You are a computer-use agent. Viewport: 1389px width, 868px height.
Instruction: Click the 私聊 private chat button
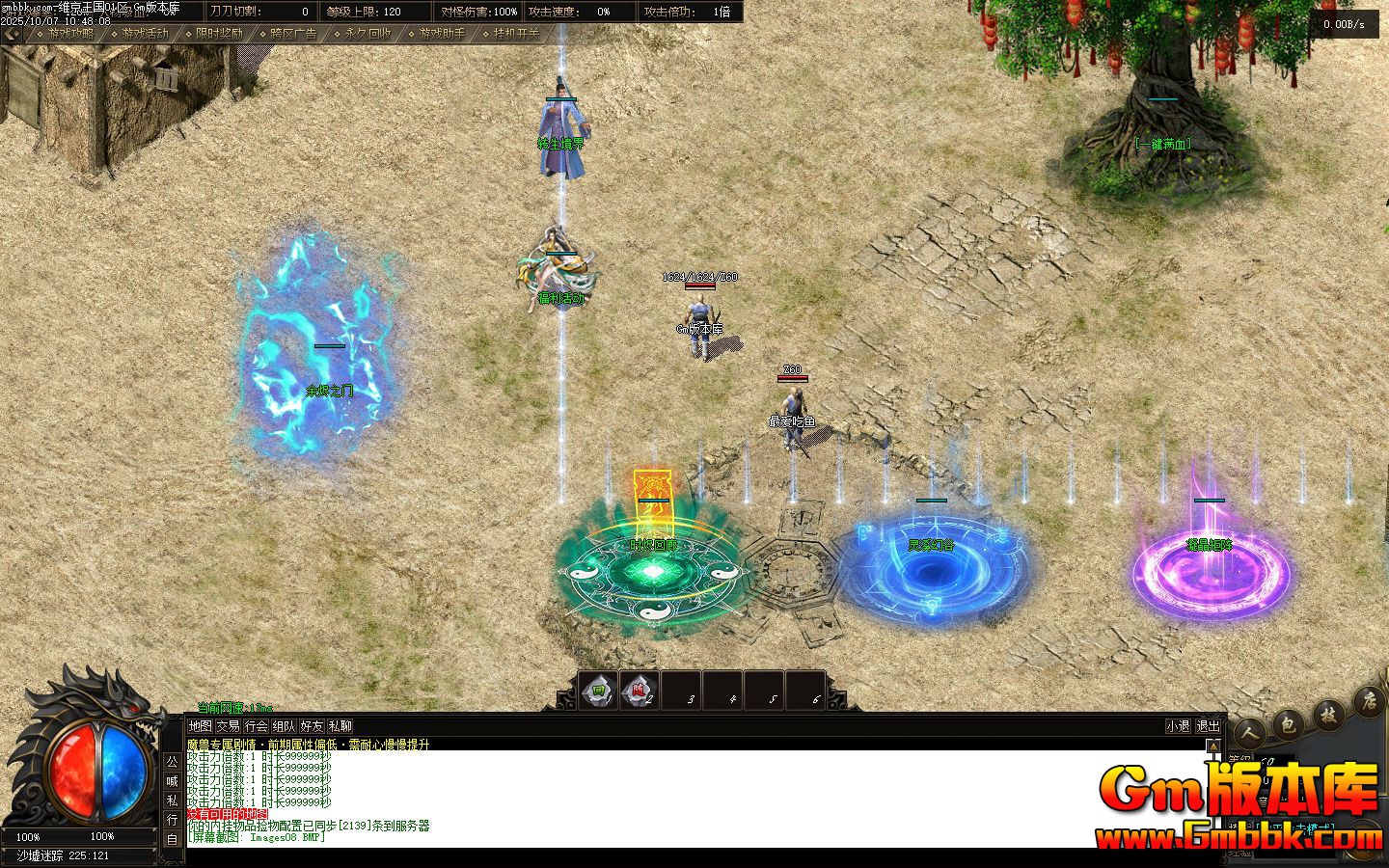click(340, 726)
